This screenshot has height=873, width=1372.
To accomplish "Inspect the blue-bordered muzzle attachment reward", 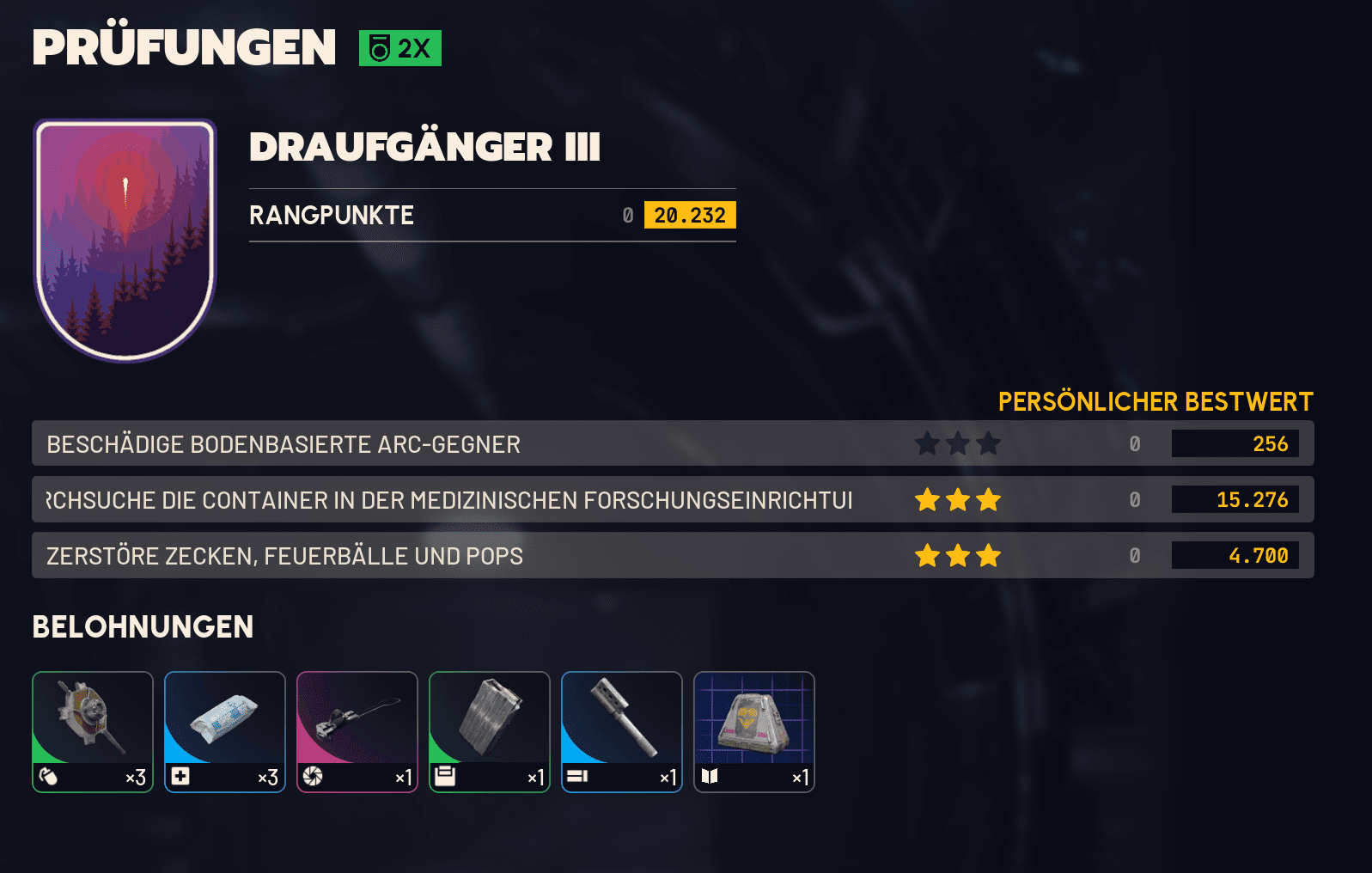I will click(x=622, y=731).
